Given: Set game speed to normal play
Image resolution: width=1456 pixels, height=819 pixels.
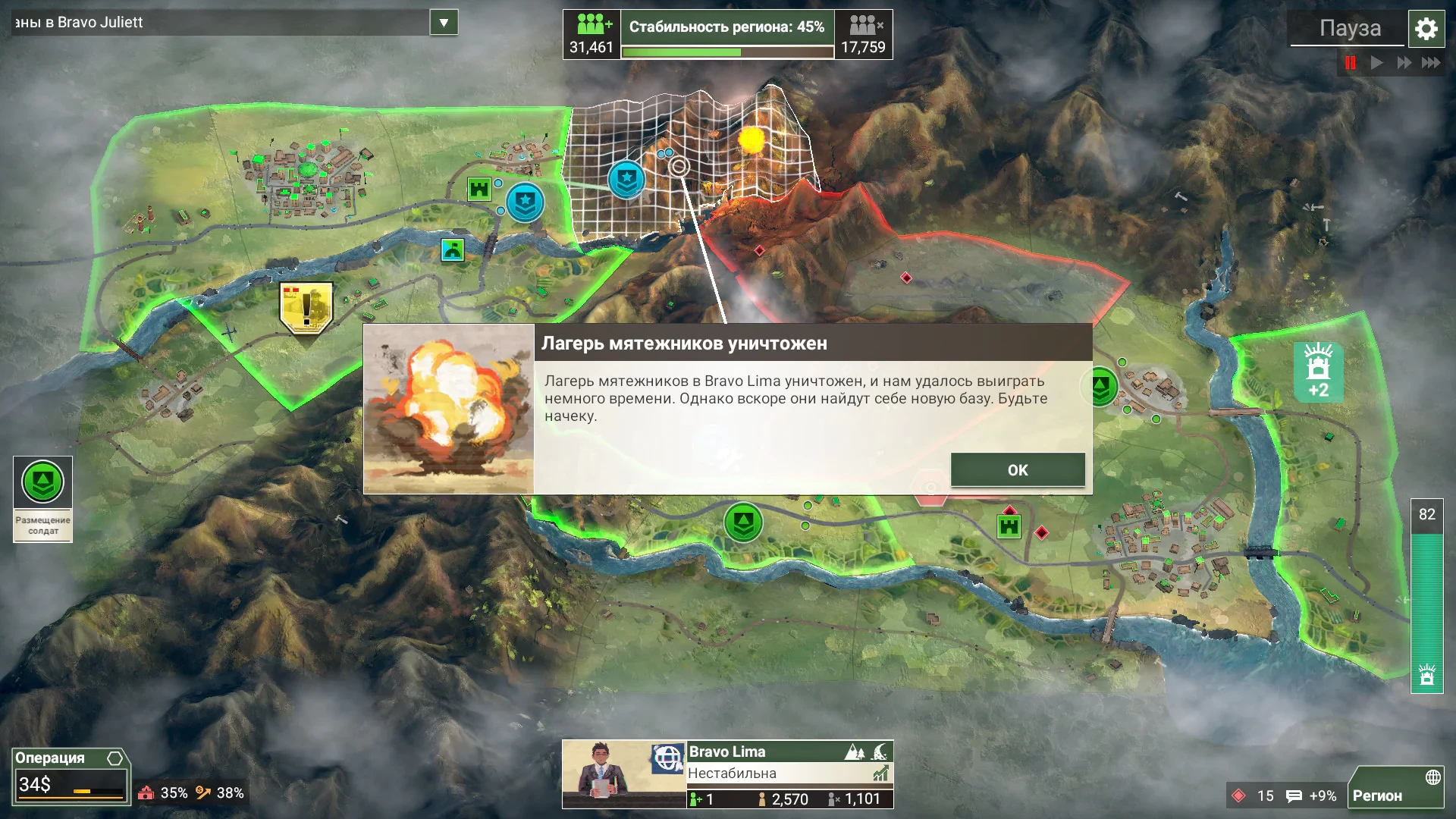Looking at the screenshot, I should pos(1377,63).
